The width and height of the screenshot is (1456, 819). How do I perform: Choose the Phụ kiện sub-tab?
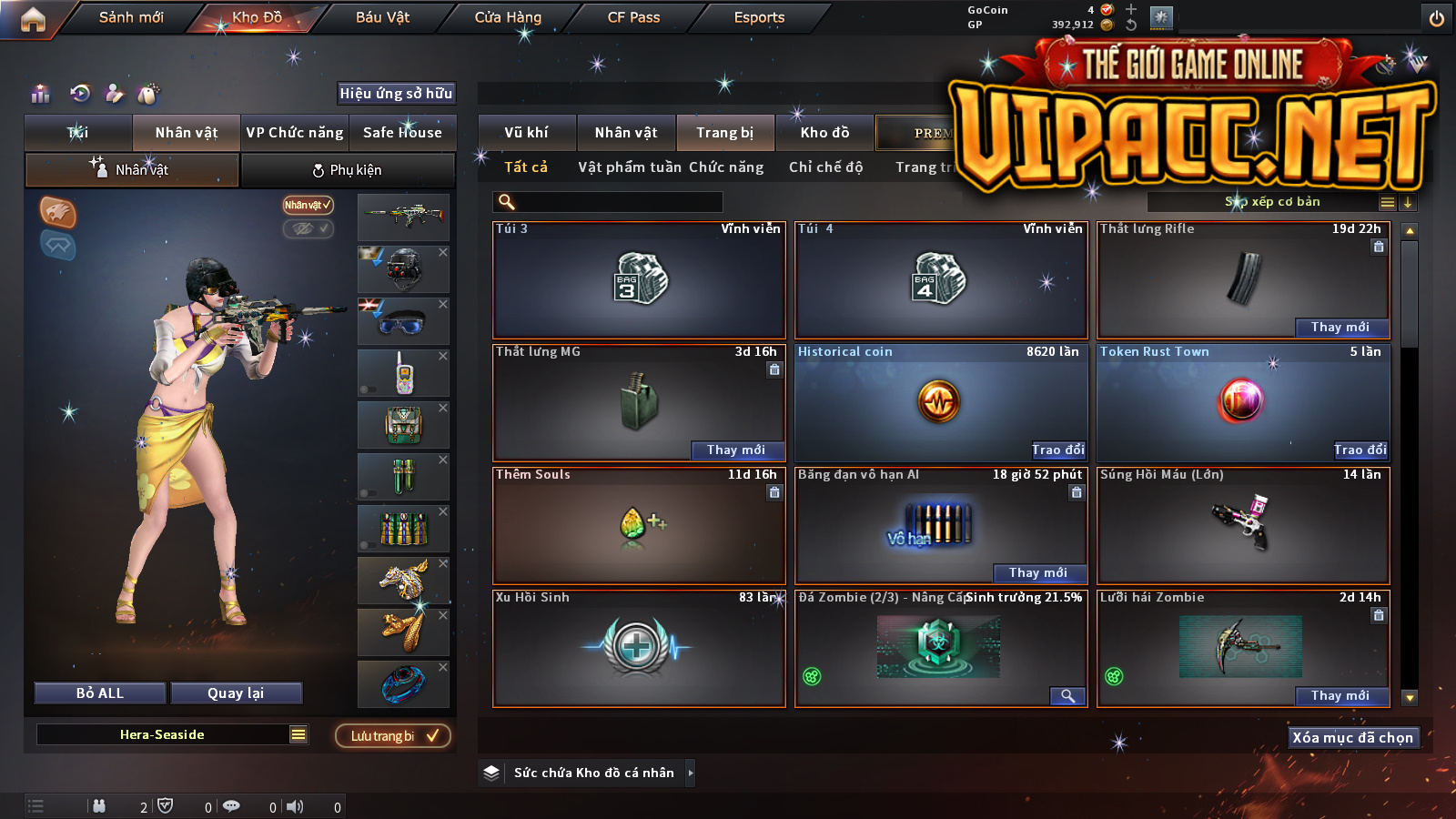347,170
